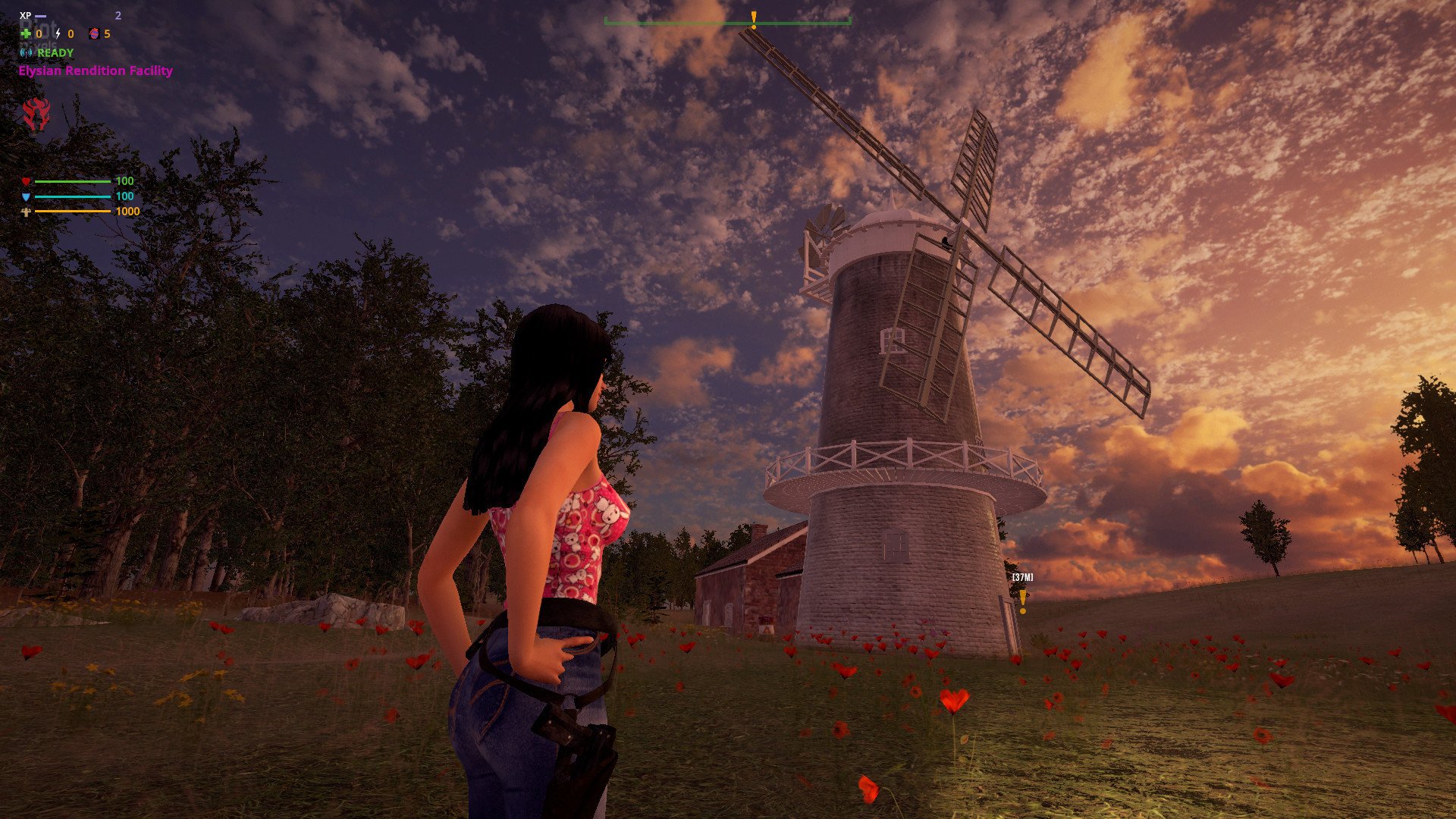Open the Elysian Rendition Facility objective label
This screenshot has height=819, width=1456.
pos(96,71)
